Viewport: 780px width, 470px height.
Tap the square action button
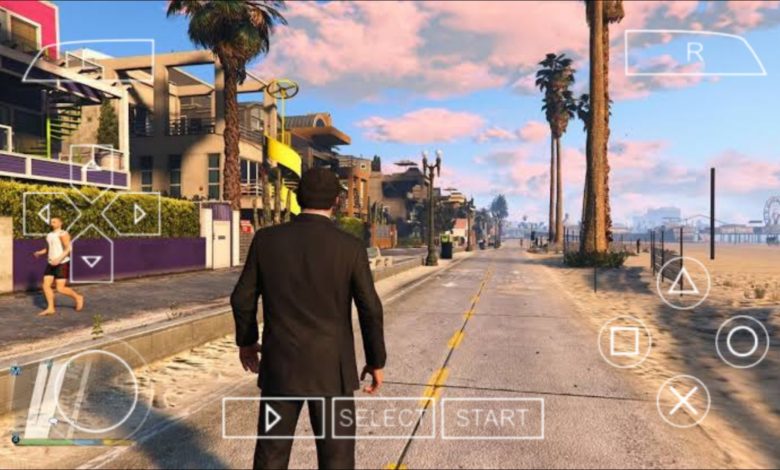(x=624, y=342)
